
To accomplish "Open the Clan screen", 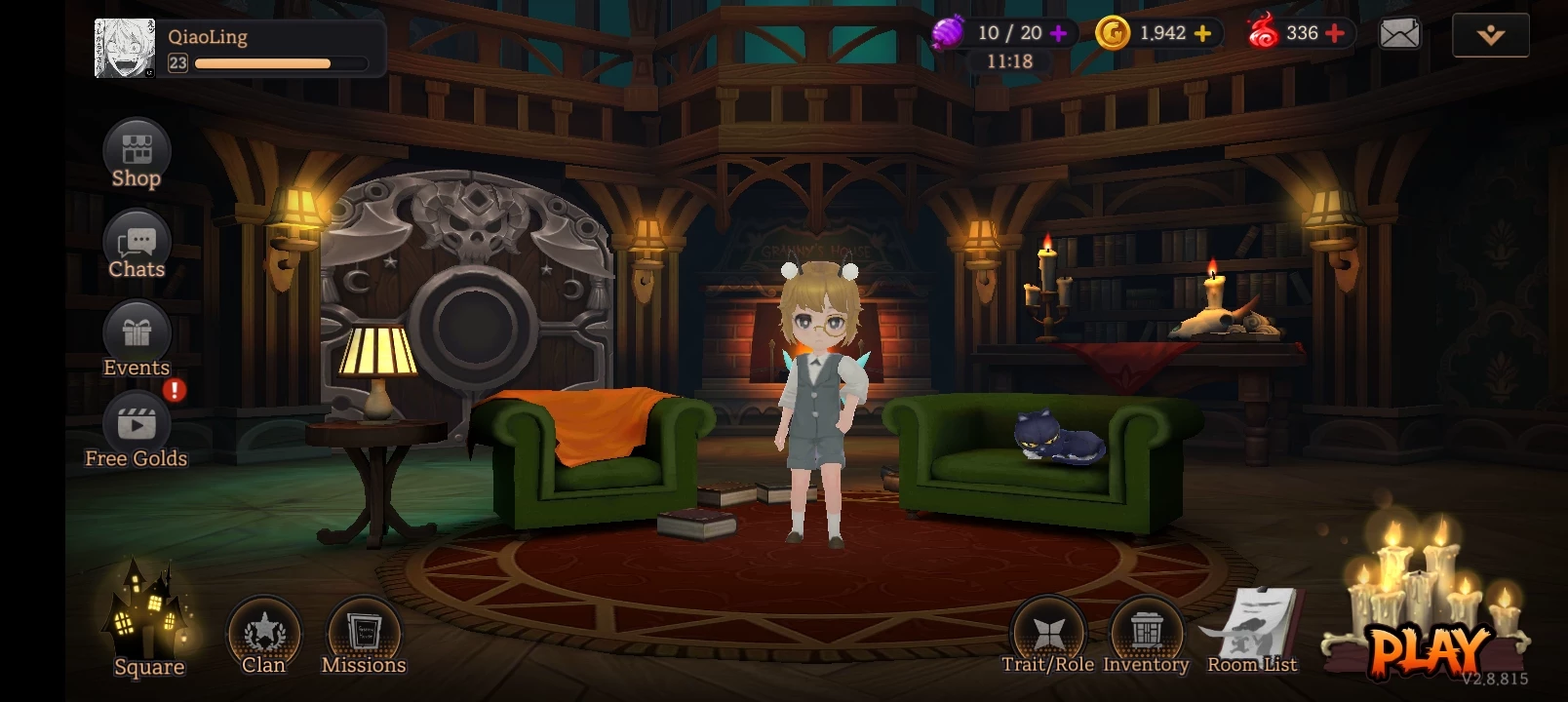I will point(263,636).
